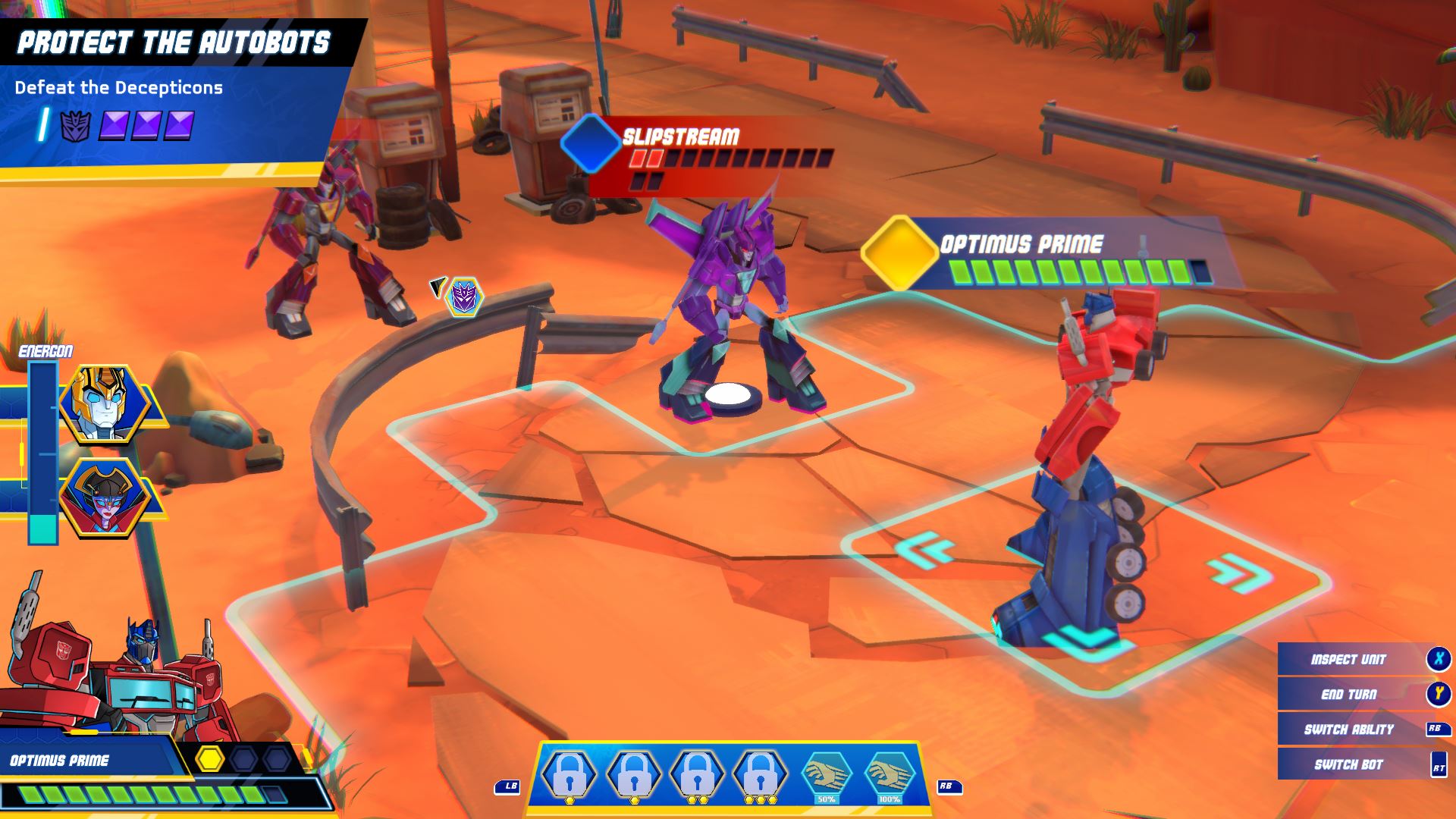Select the 100% melee attack ability
Screen dimensions: 1456x819
tap(891, 771)
